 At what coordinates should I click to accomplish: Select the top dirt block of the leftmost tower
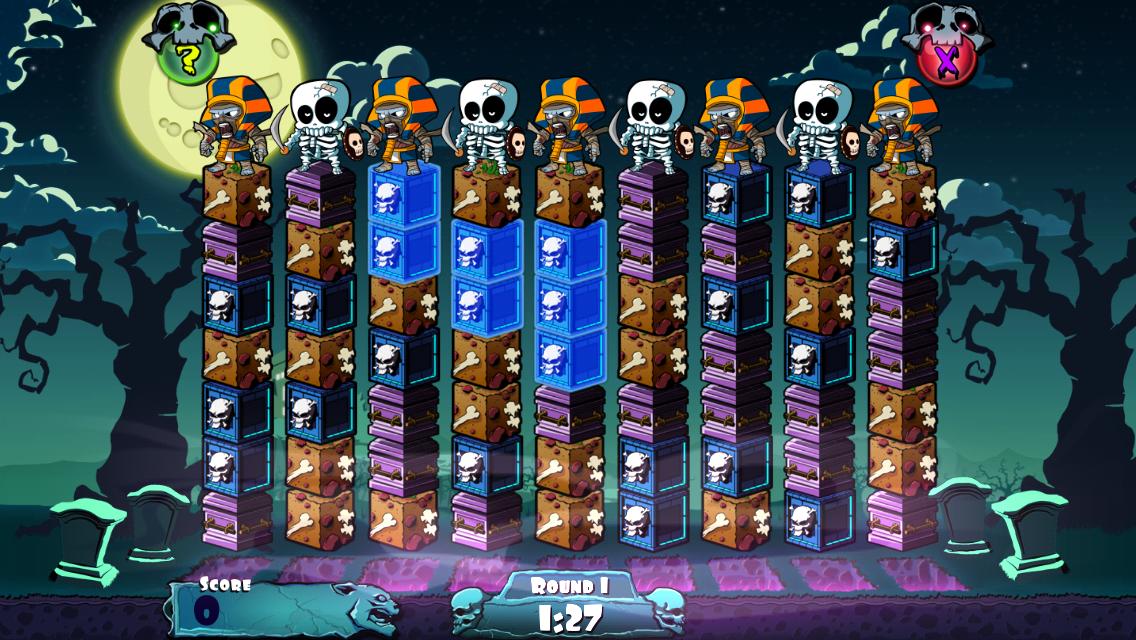pos(237,194)
